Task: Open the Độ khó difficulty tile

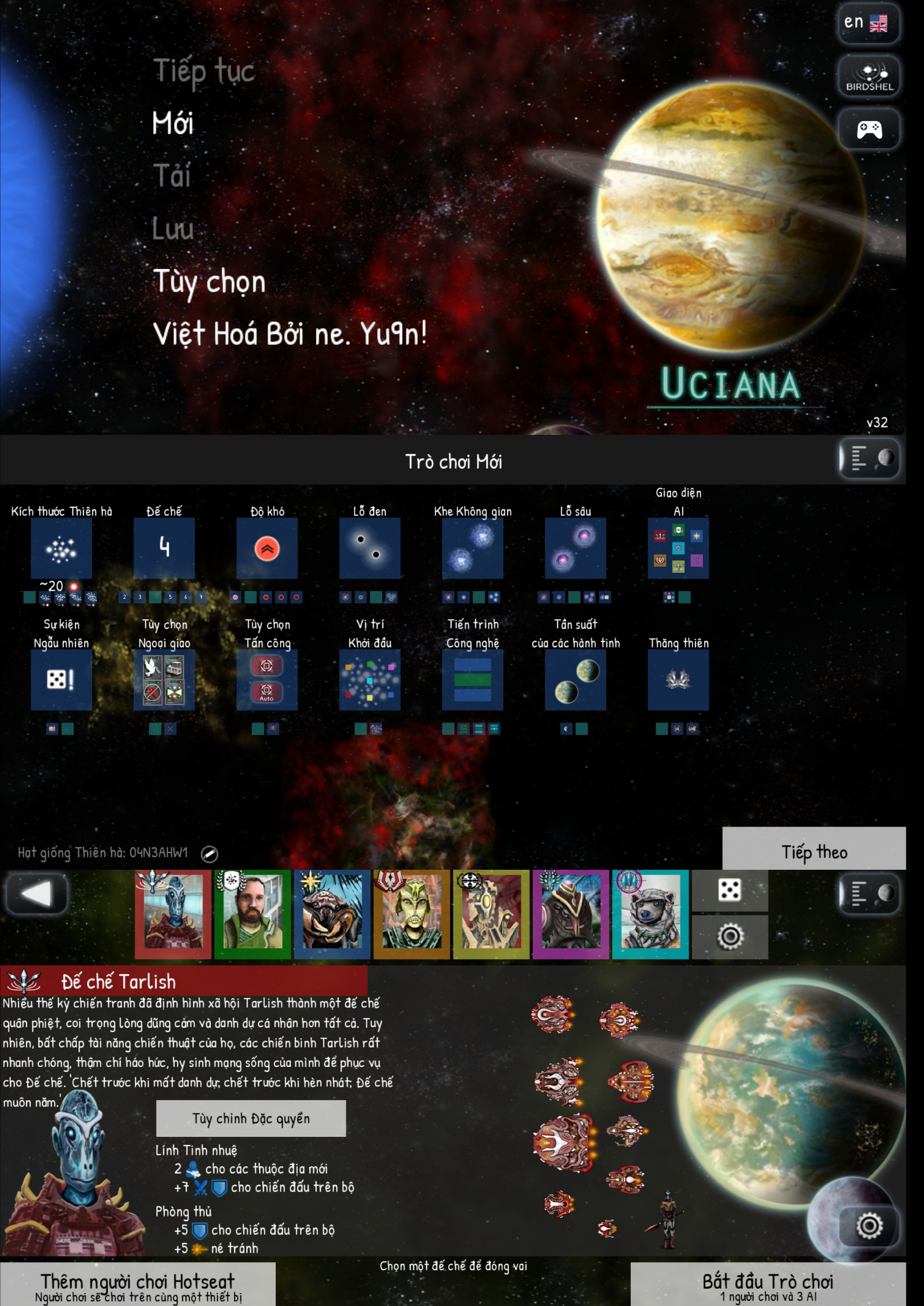Action: click(267, 548)
